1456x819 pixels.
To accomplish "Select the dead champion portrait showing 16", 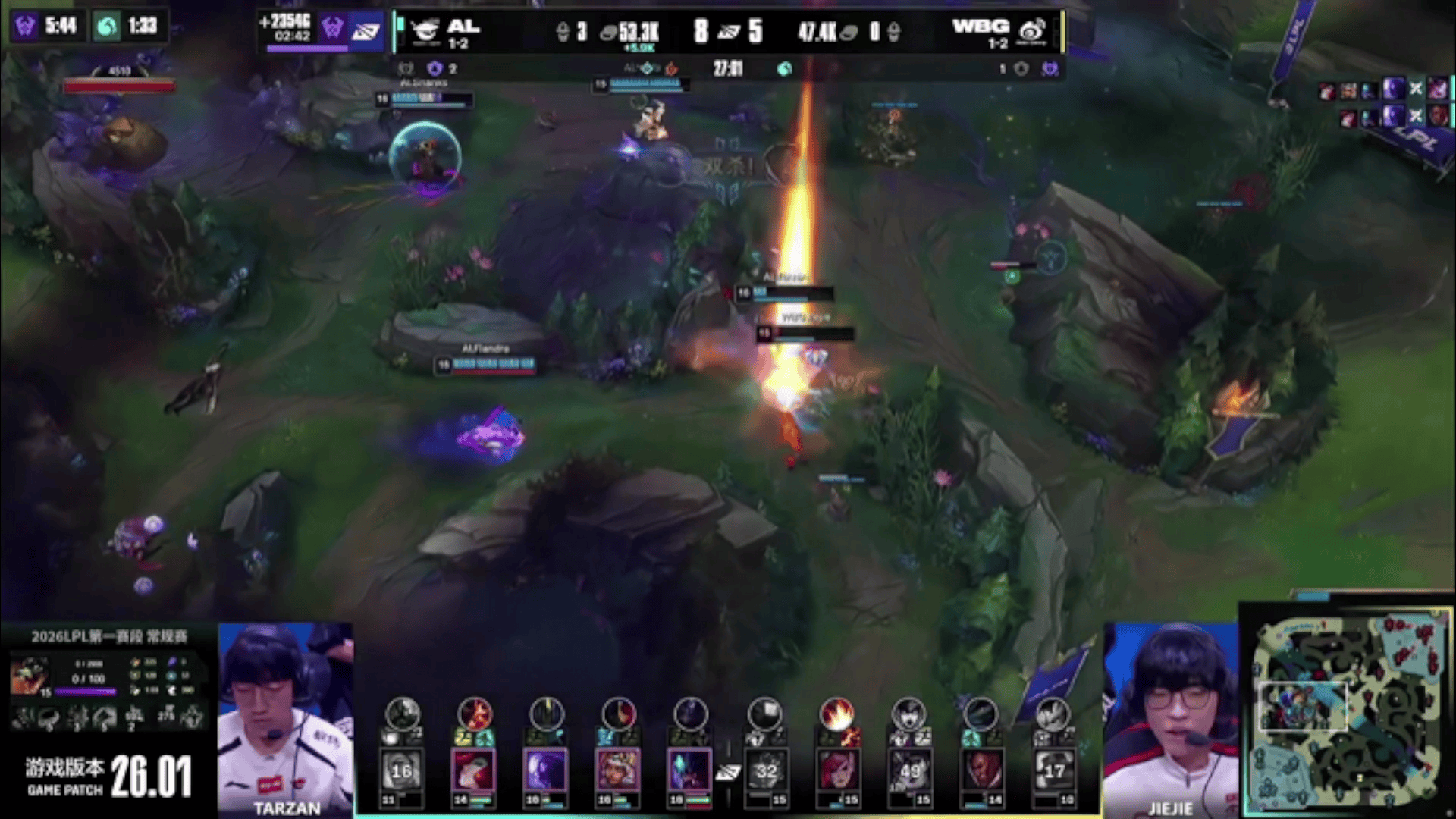I will (x=402, y=770).
